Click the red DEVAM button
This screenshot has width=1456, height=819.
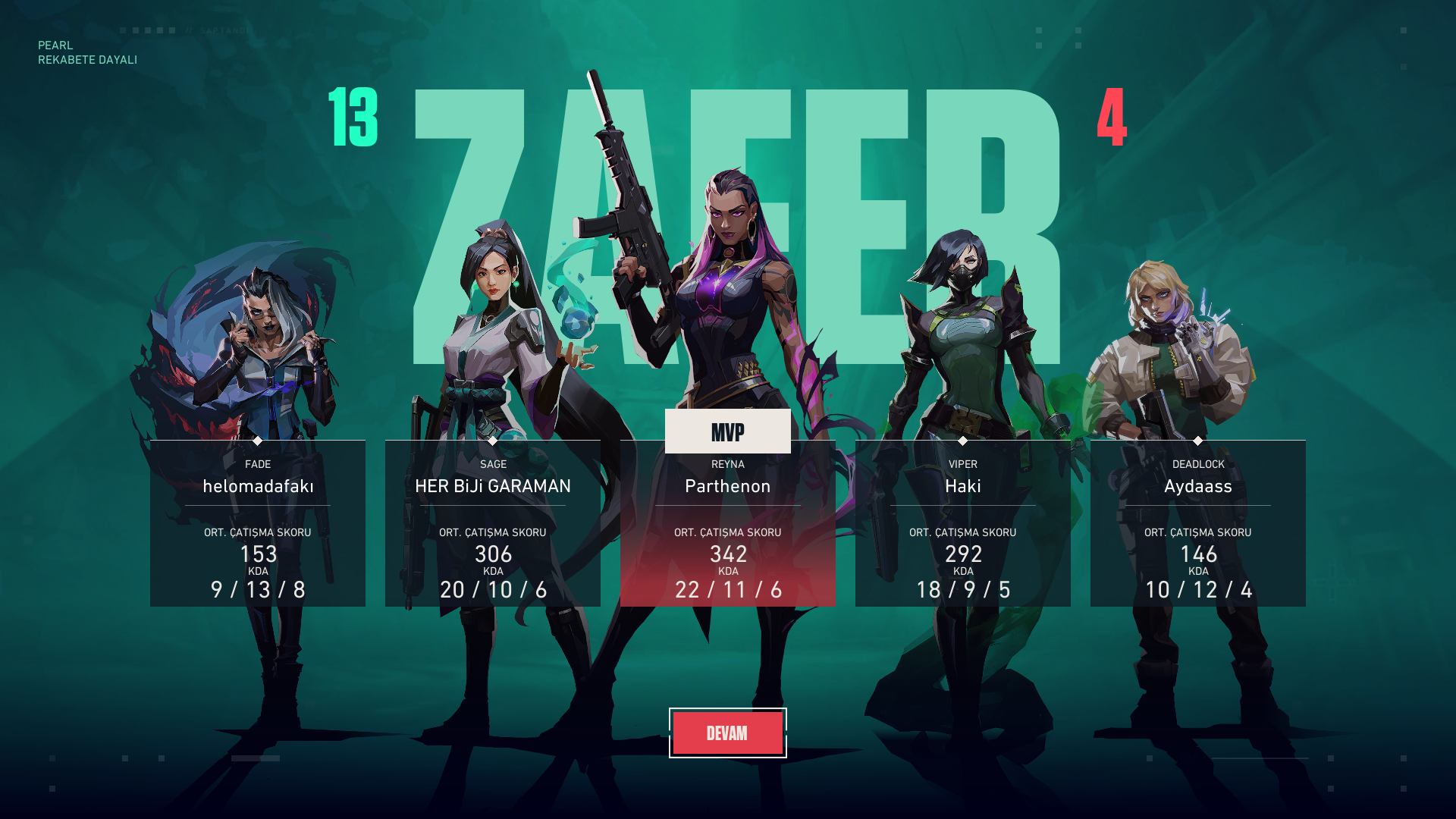[x=727, y=733]
